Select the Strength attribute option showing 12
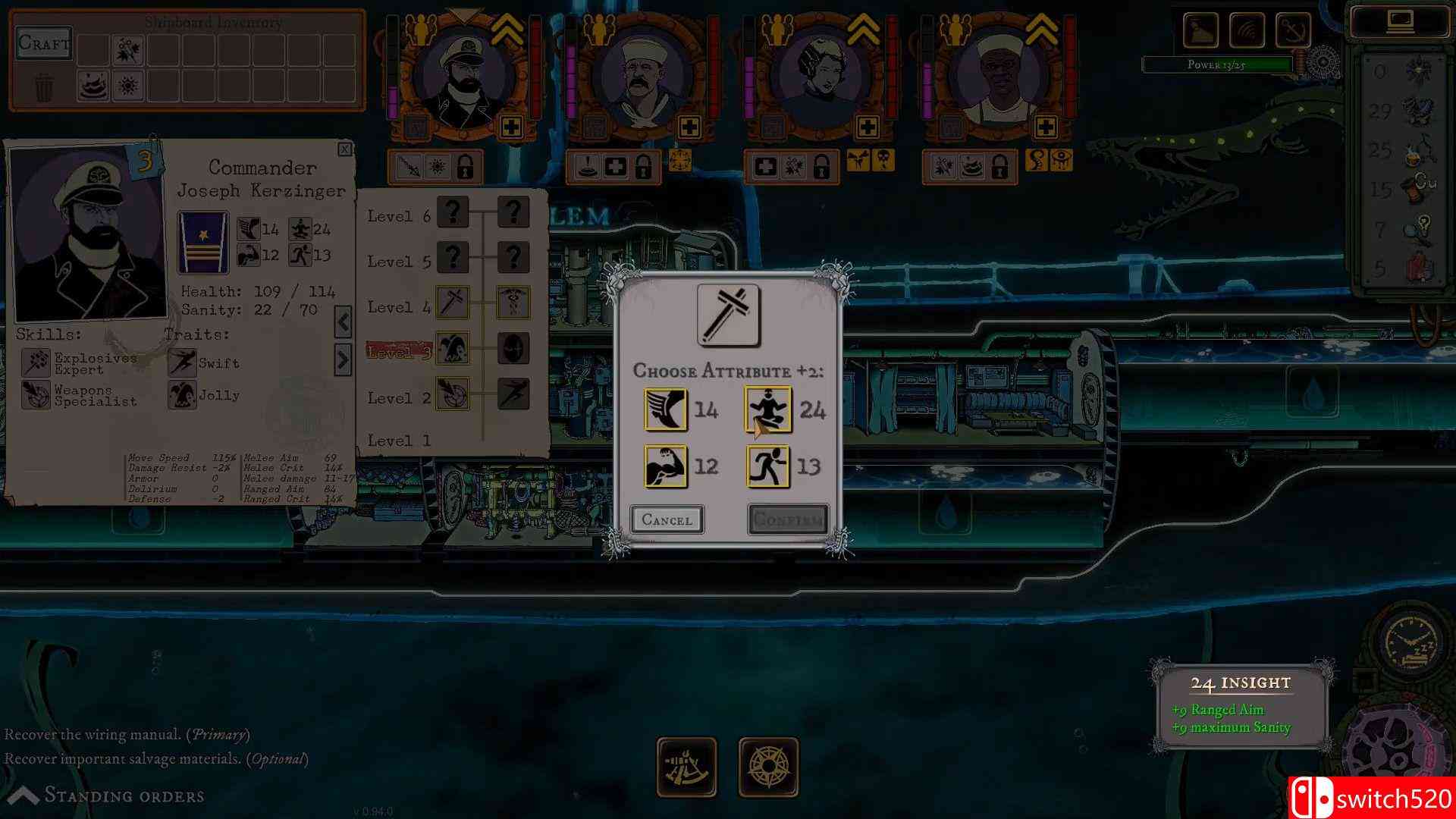The width and height of the screenshot is (1456, 819). (666, 467)
